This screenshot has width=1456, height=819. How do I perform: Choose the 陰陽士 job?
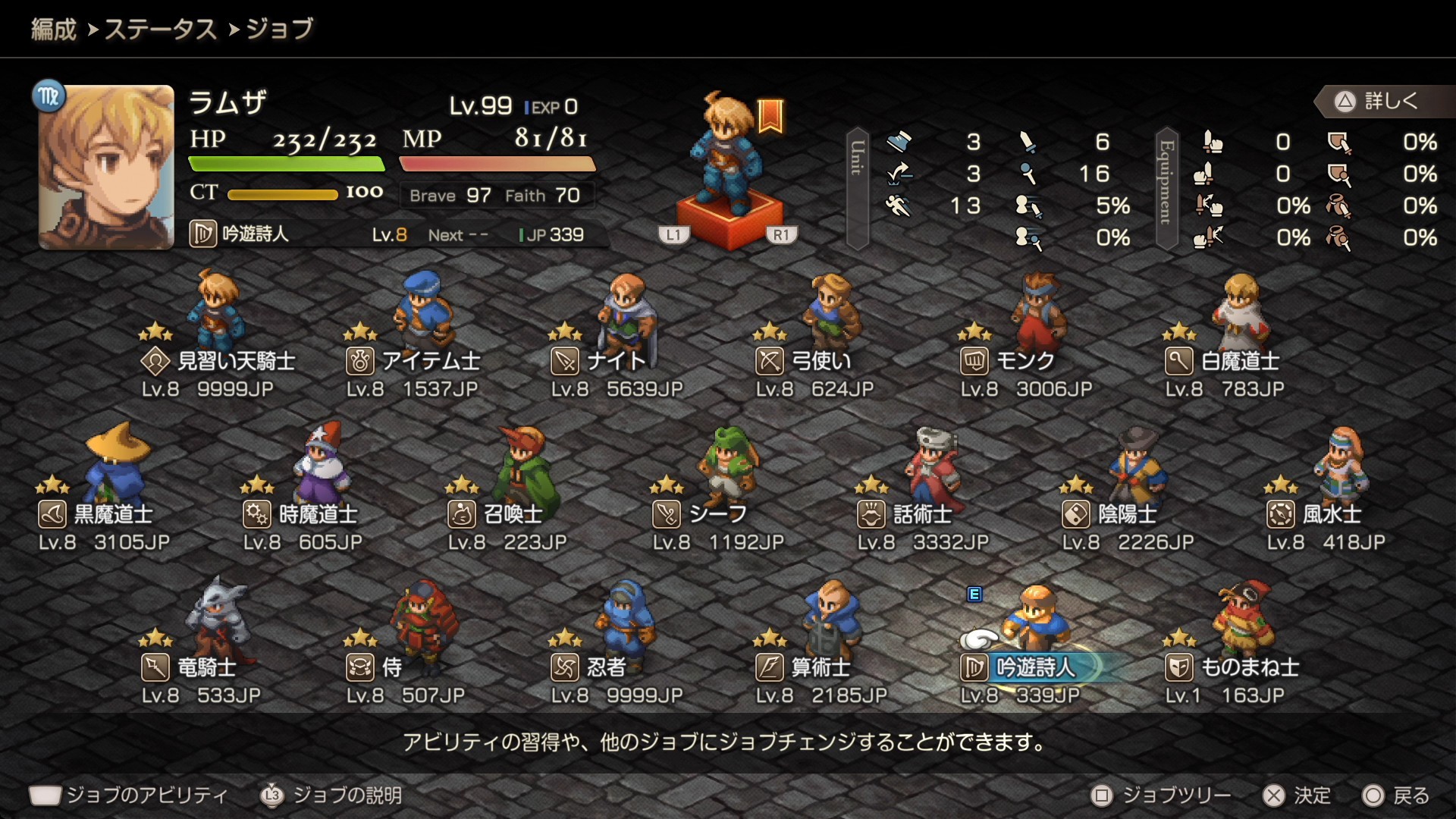1110,514
